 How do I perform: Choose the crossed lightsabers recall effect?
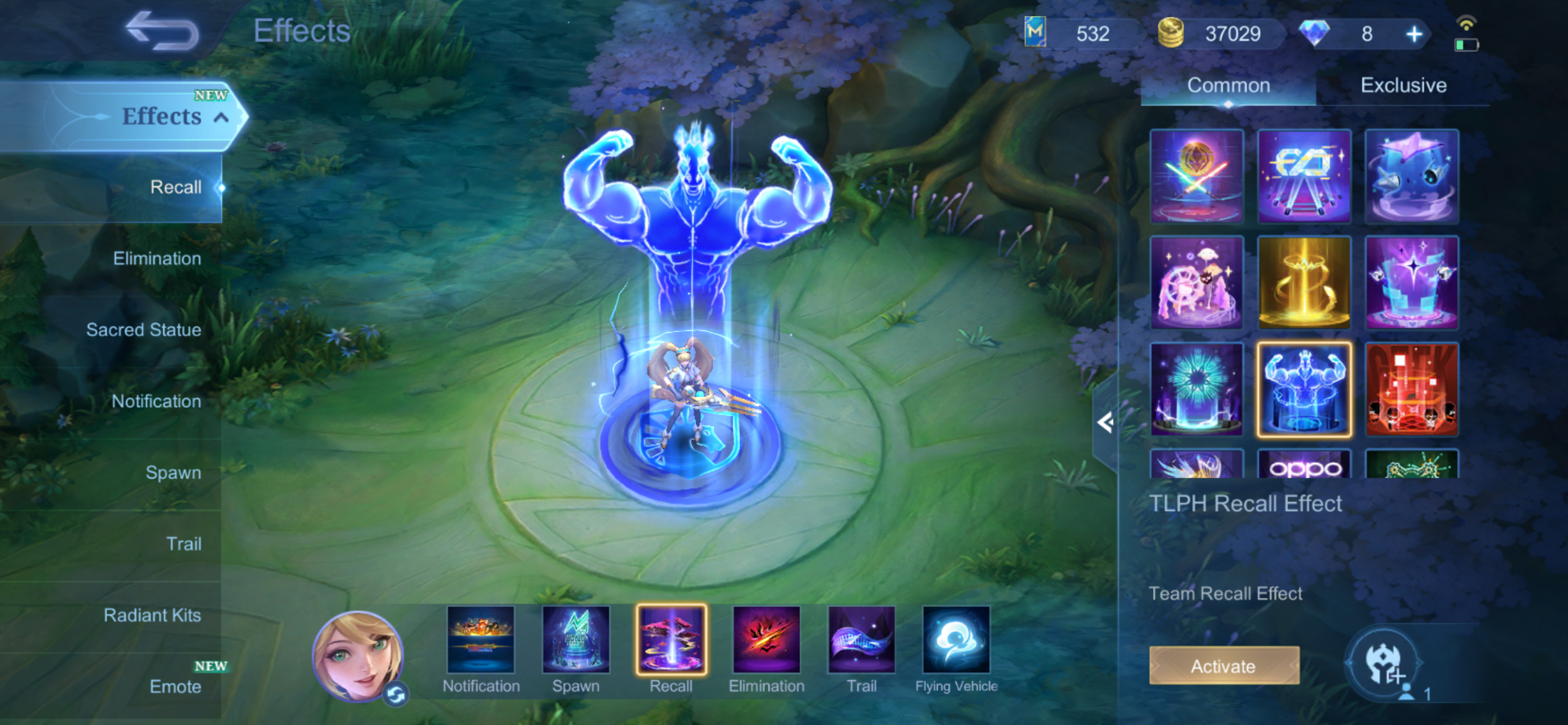click(1196, 176)
